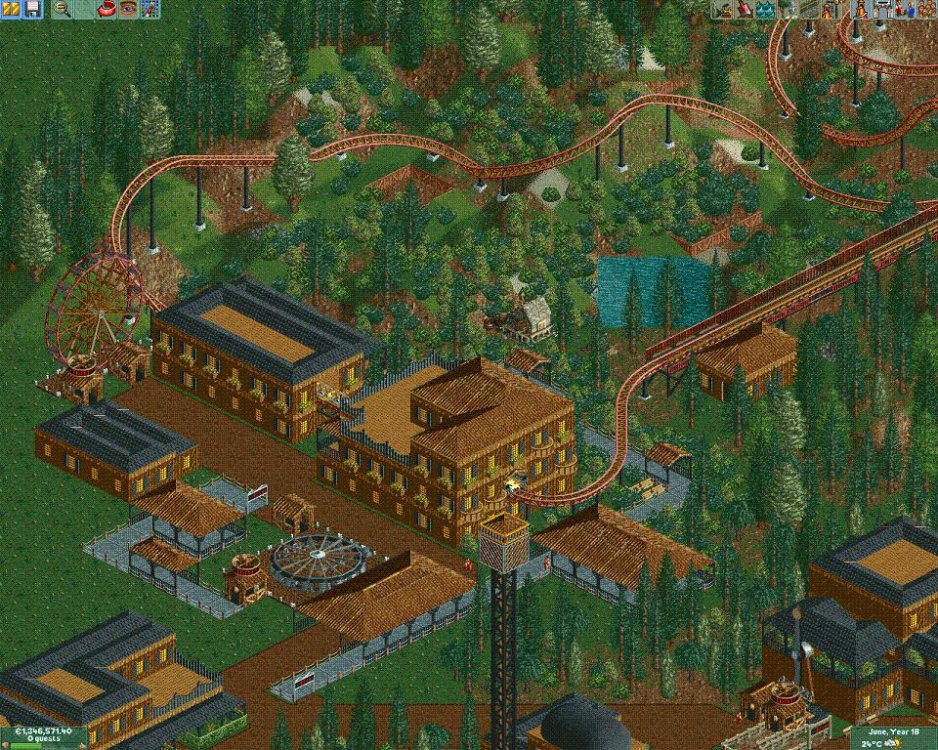Open the scenery placement tool
Screen dimensions: 938x750
(787, 9)
